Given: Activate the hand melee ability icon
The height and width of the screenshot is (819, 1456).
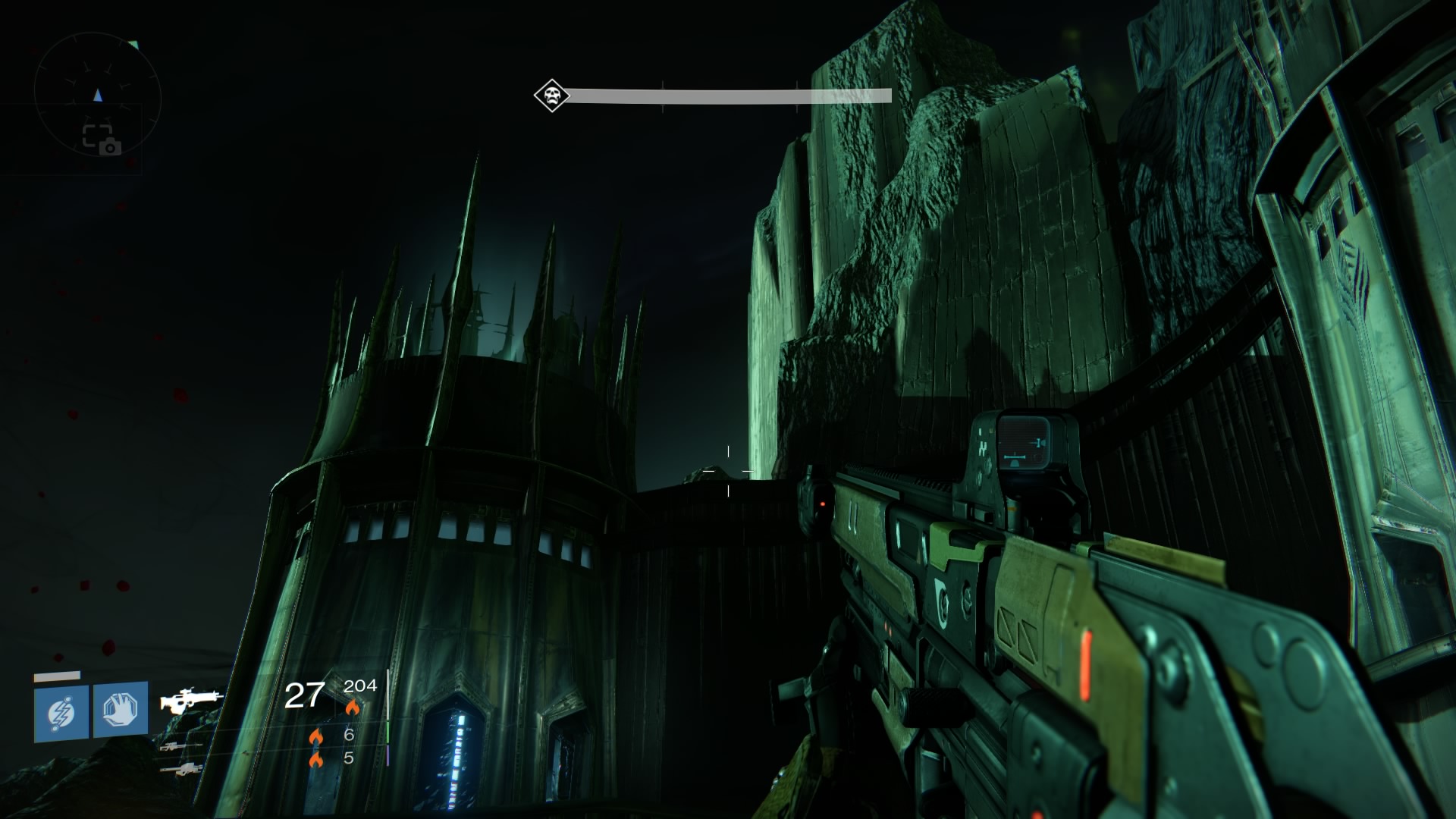Looking at the screenshot, I should tap(121, 710).
